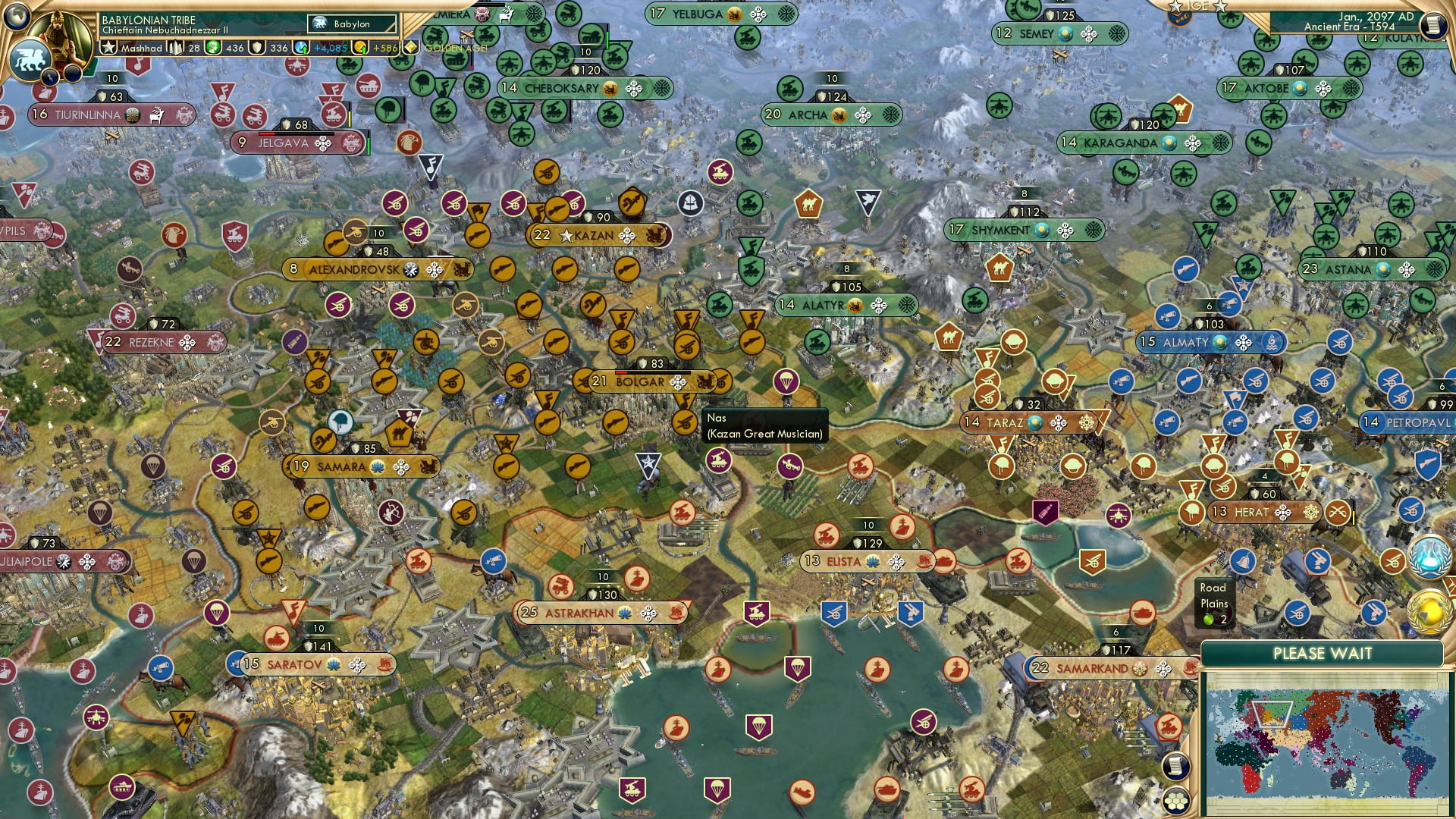Screen dimensions: 1456x819
Task: Click the golden globe victory progress icon
Action: tap(1427, 613)
